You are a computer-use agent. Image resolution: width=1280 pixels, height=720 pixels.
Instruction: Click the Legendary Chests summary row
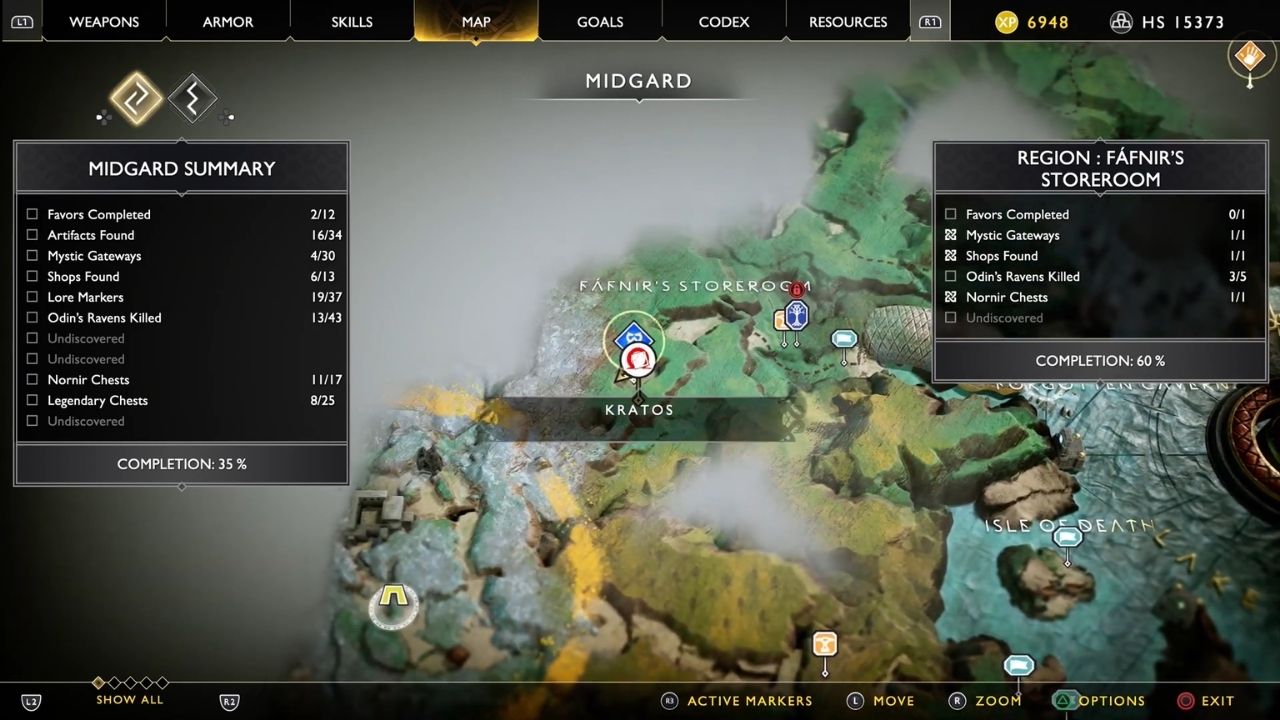181,400
